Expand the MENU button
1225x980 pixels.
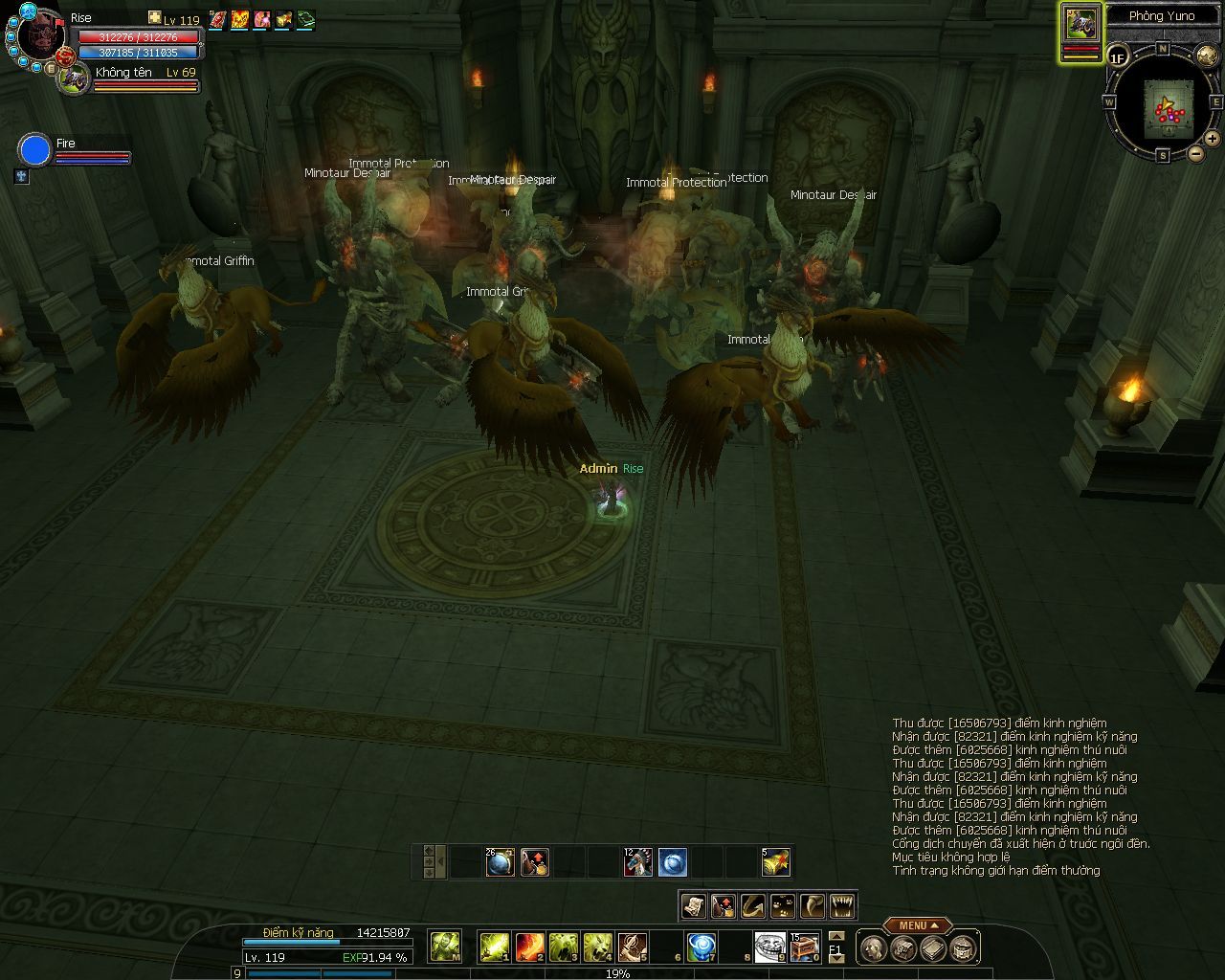tap(917, 925)
